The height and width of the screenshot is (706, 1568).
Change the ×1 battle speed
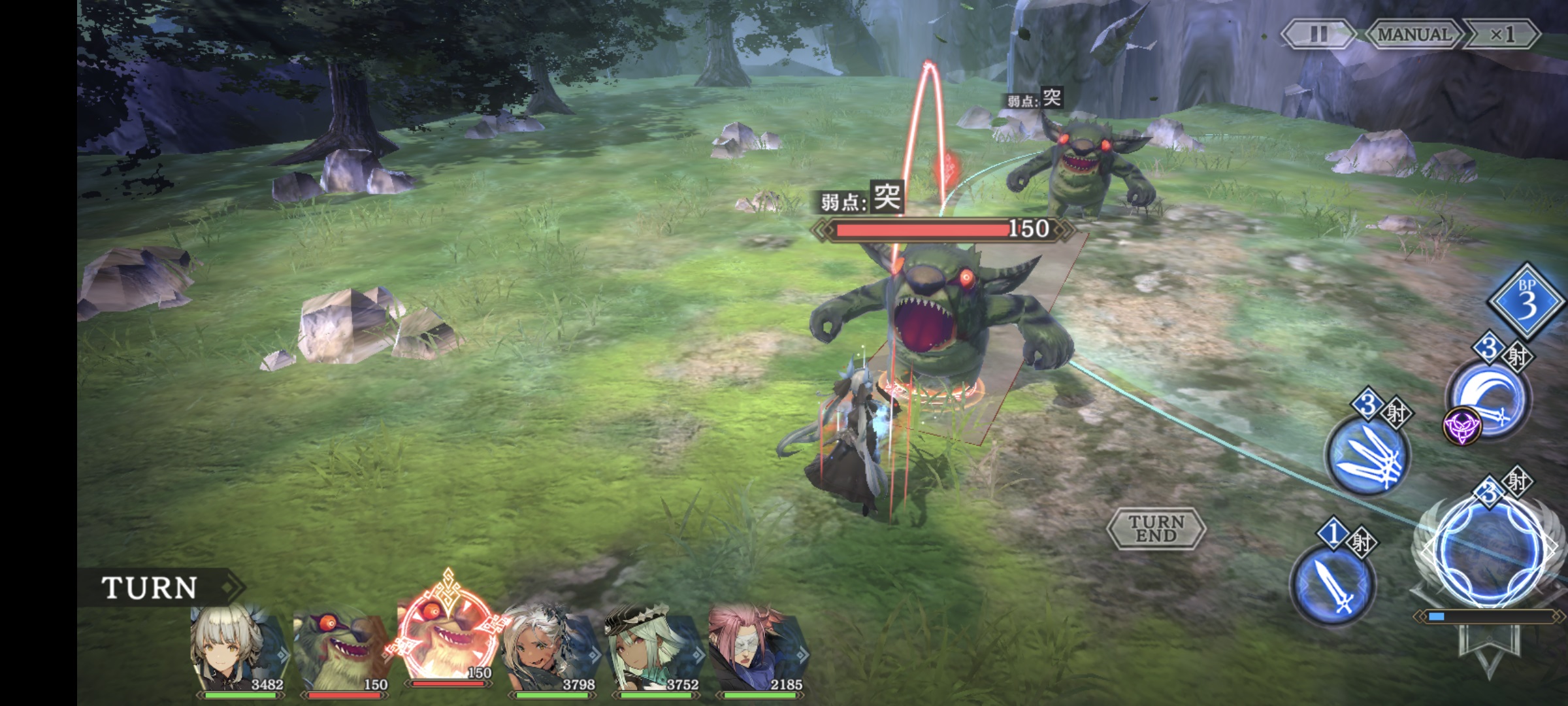coord(1502,34)
